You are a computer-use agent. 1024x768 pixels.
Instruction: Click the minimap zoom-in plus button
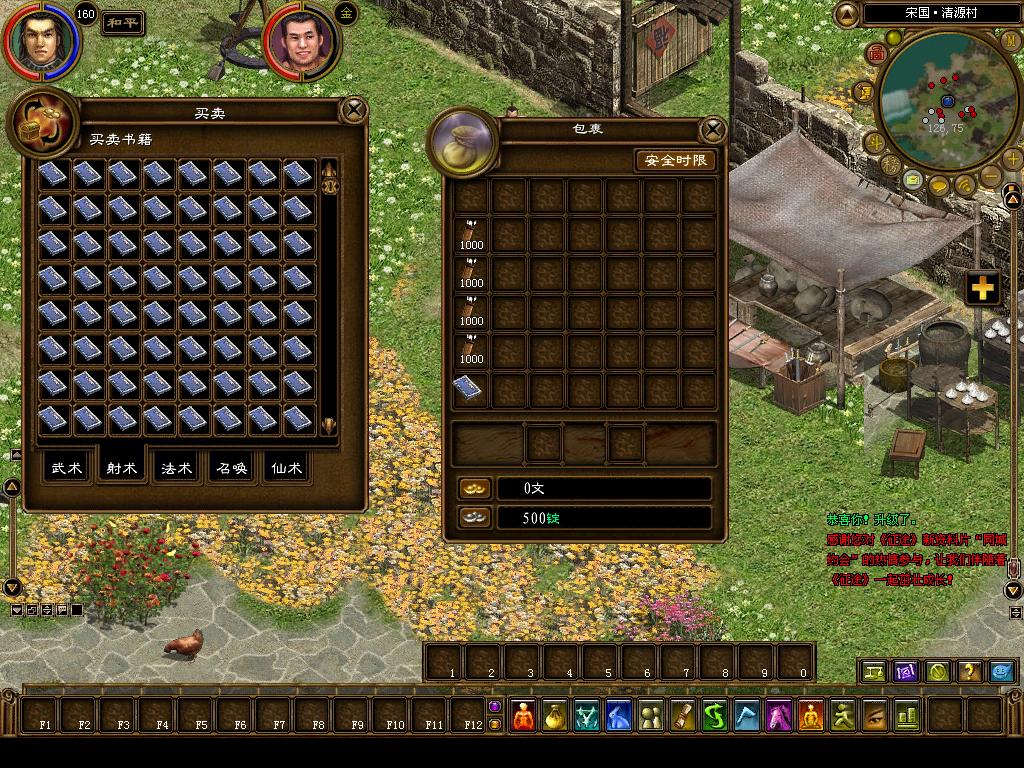(1012, 159)
